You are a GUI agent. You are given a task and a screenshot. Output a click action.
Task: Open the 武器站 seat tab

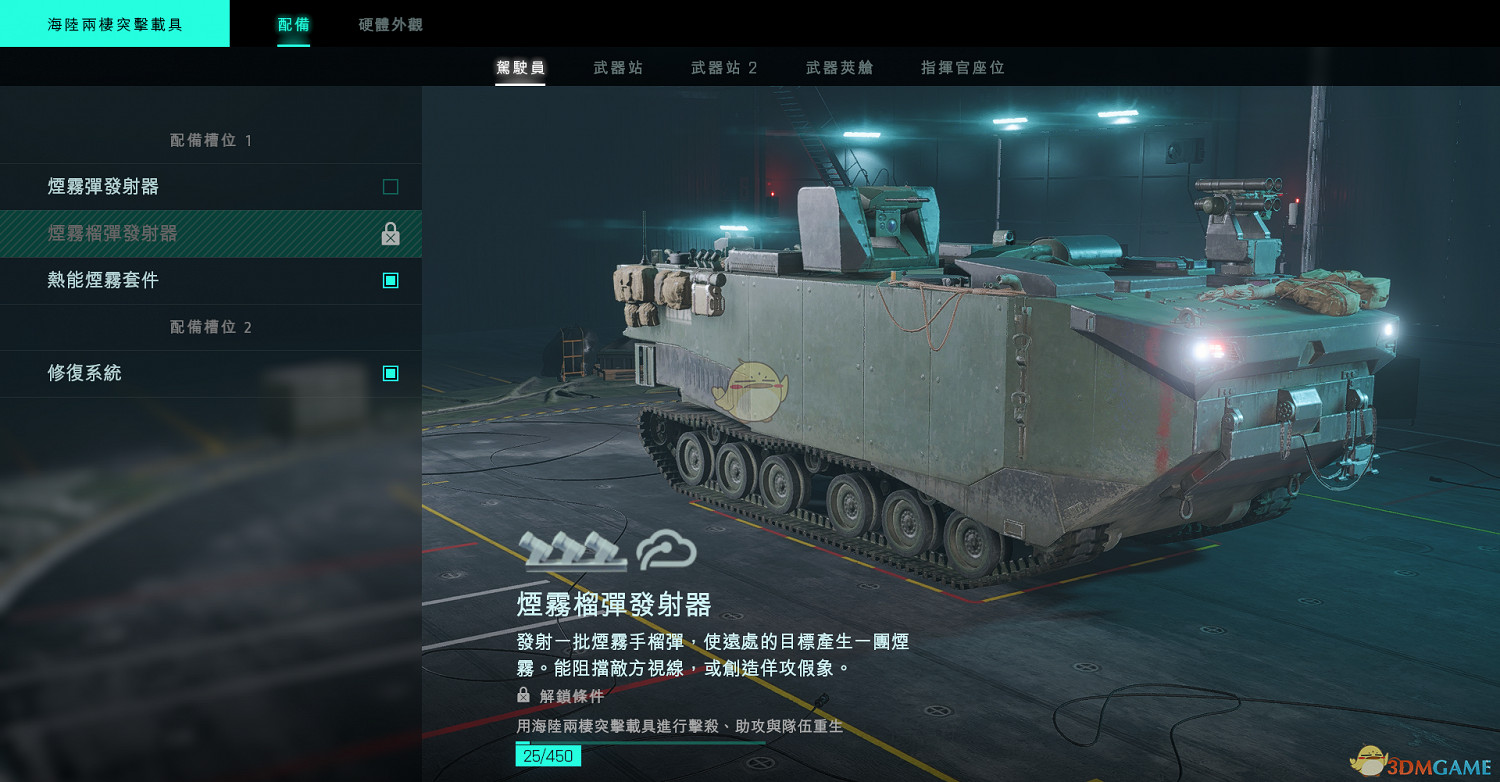pyautogui.click(x=619, y=67)
